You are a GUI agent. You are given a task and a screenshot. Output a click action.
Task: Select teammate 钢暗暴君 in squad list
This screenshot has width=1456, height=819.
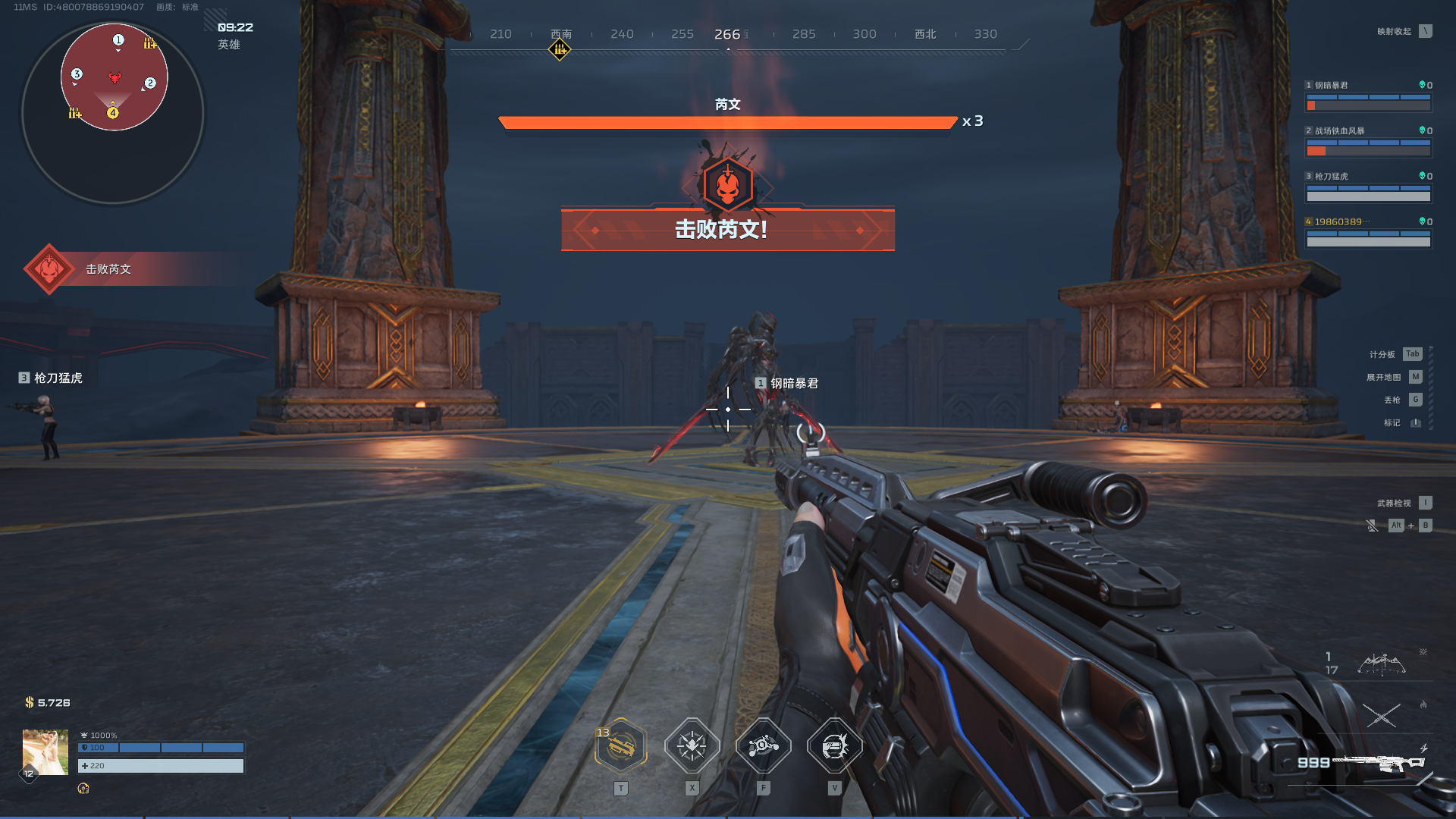pyautogui.click(x=1368, y=96)
